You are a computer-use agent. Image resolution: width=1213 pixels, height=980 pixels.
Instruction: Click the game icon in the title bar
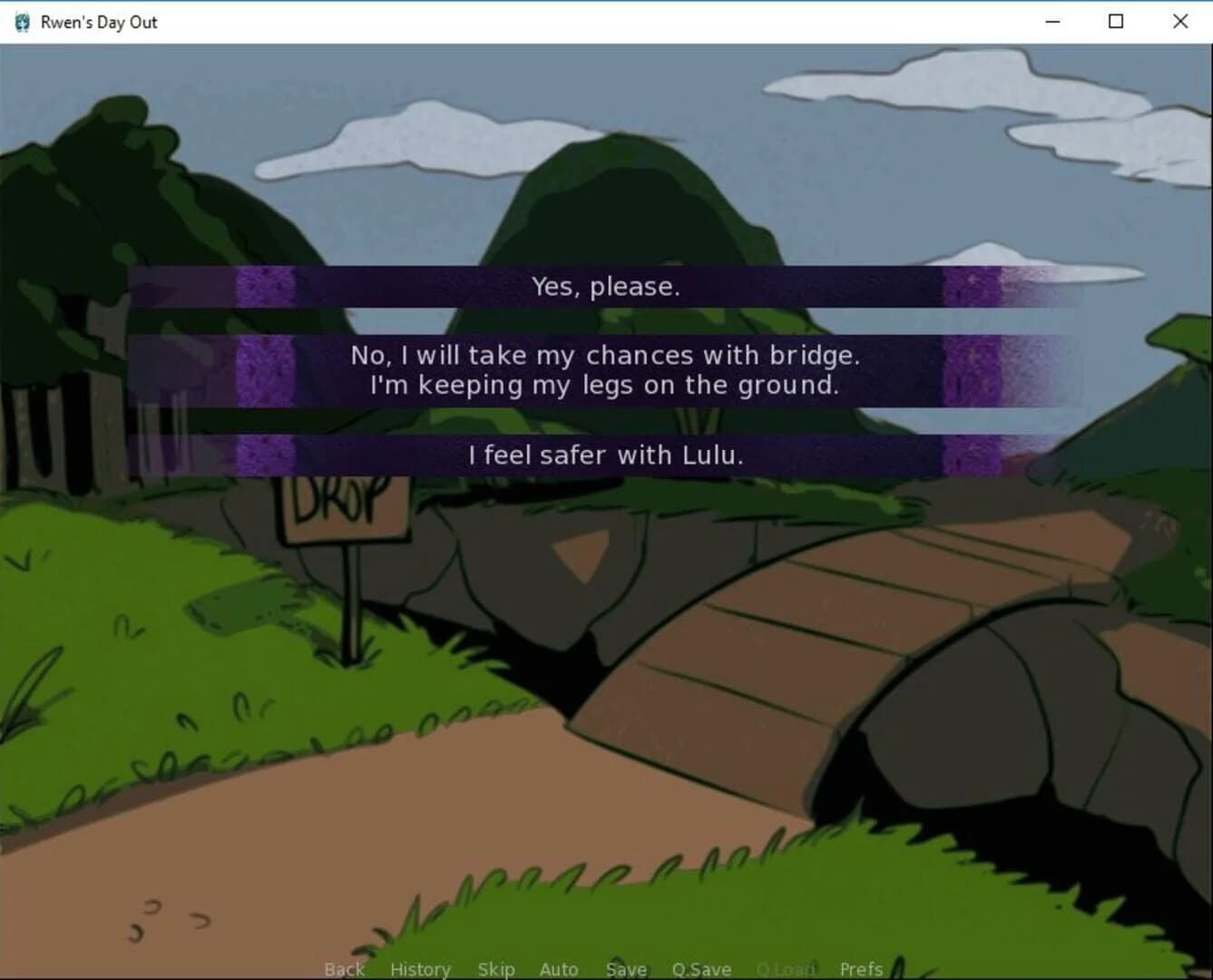click(19, 21)
